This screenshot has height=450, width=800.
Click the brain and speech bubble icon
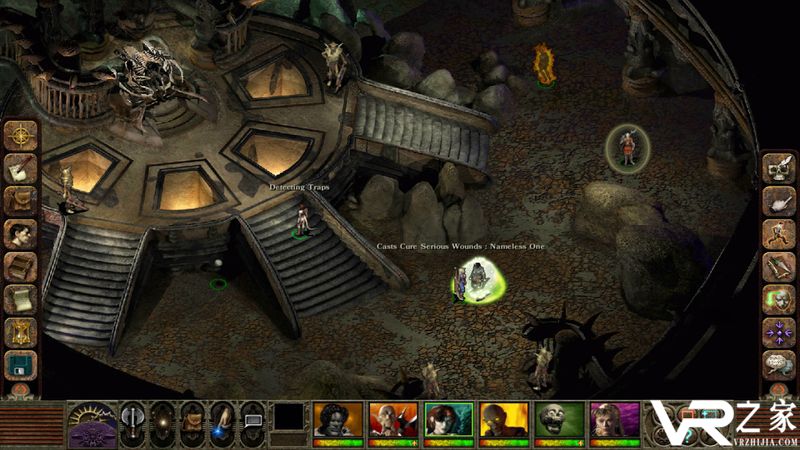(x=779, y=364)
